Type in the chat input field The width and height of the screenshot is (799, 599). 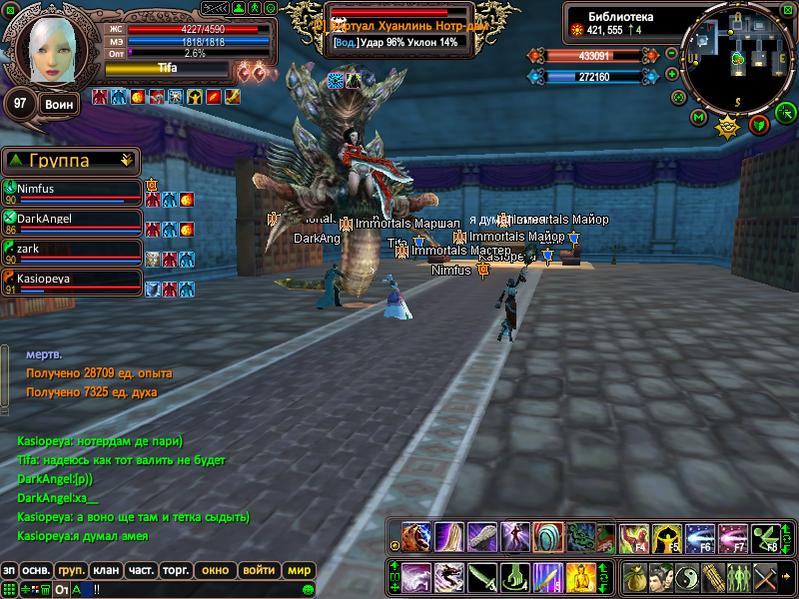(x=200, y=590)
